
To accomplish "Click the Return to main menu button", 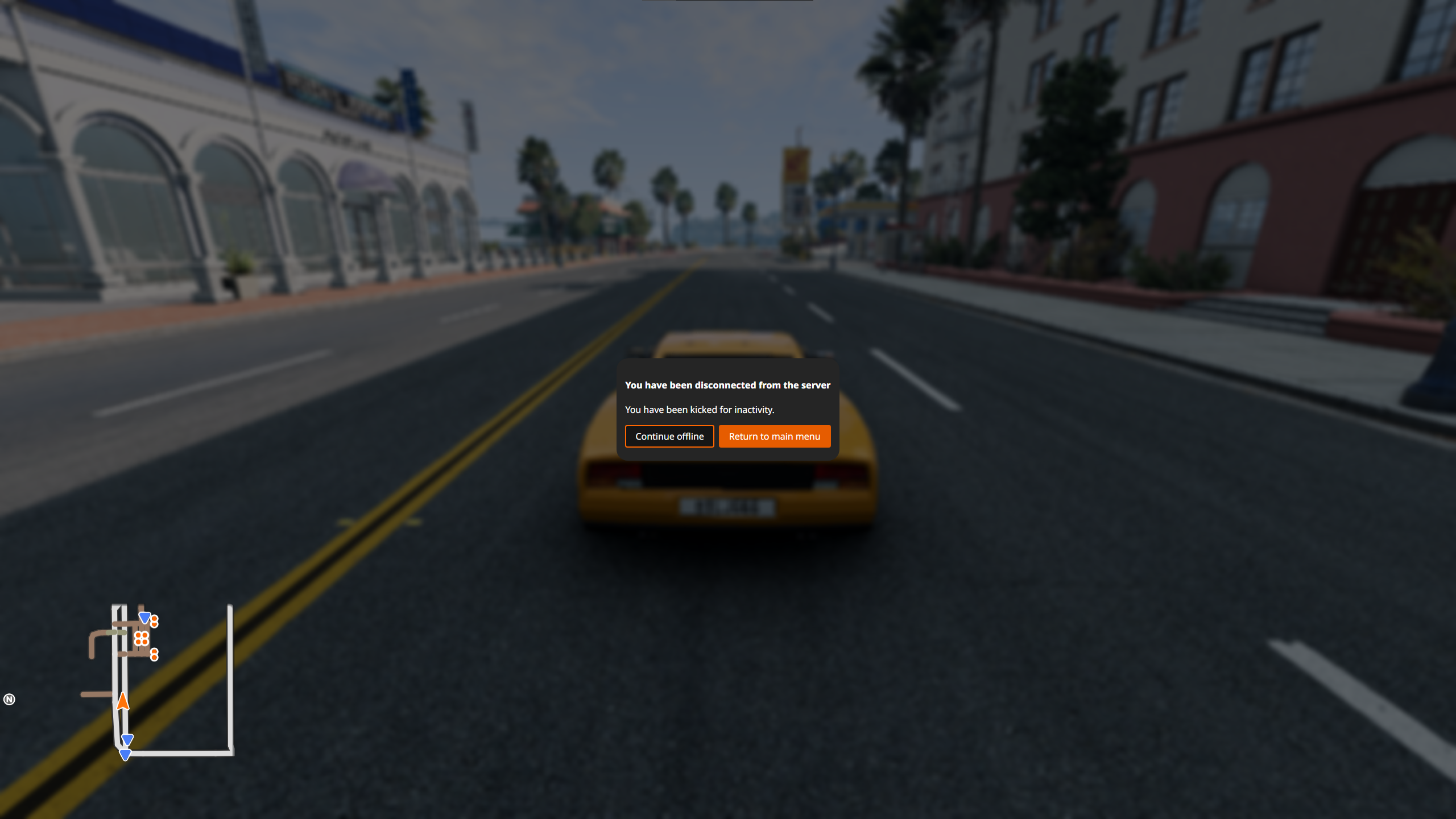I will tap(774, 436).
